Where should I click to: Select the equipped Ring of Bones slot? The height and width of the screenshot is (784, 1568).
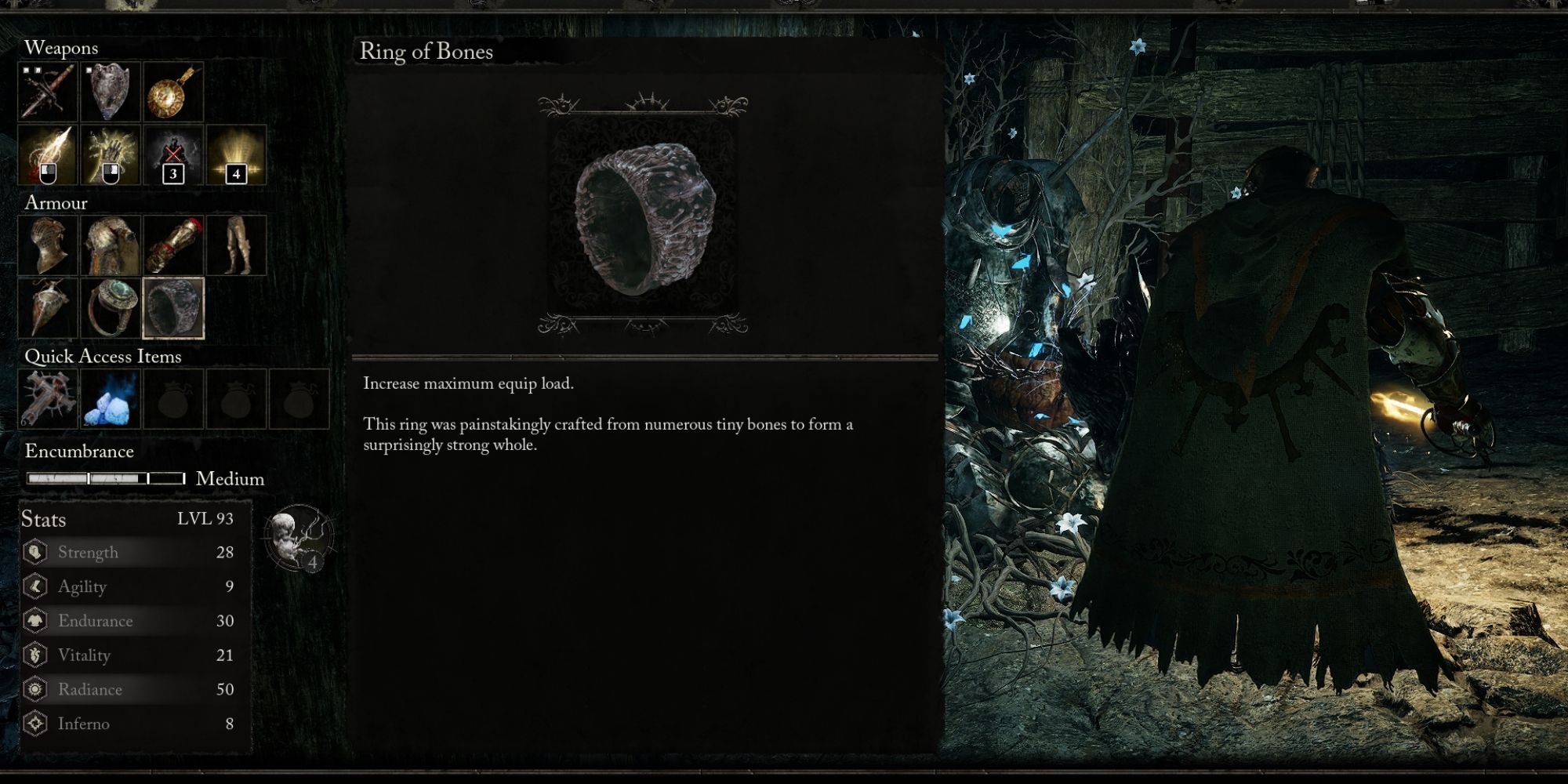coord(172,307)
